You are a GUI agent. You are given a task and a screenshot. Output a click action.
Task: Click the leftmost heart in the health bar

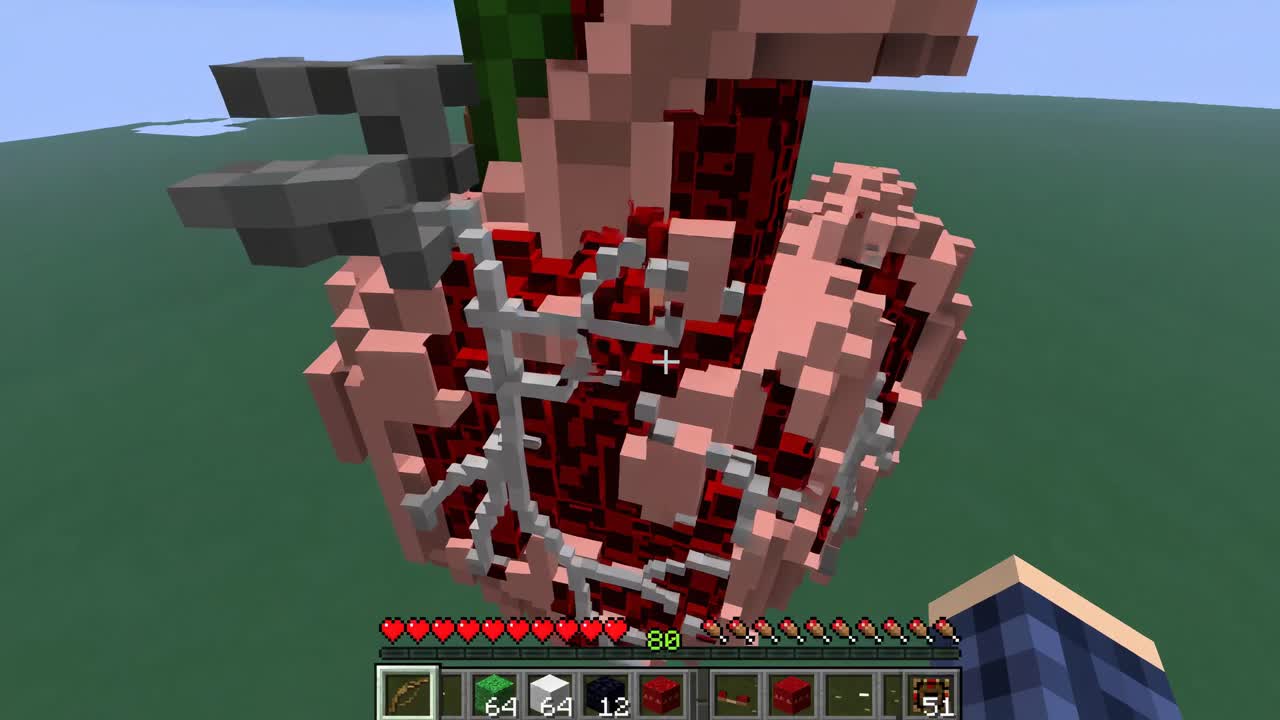(392, 631)
